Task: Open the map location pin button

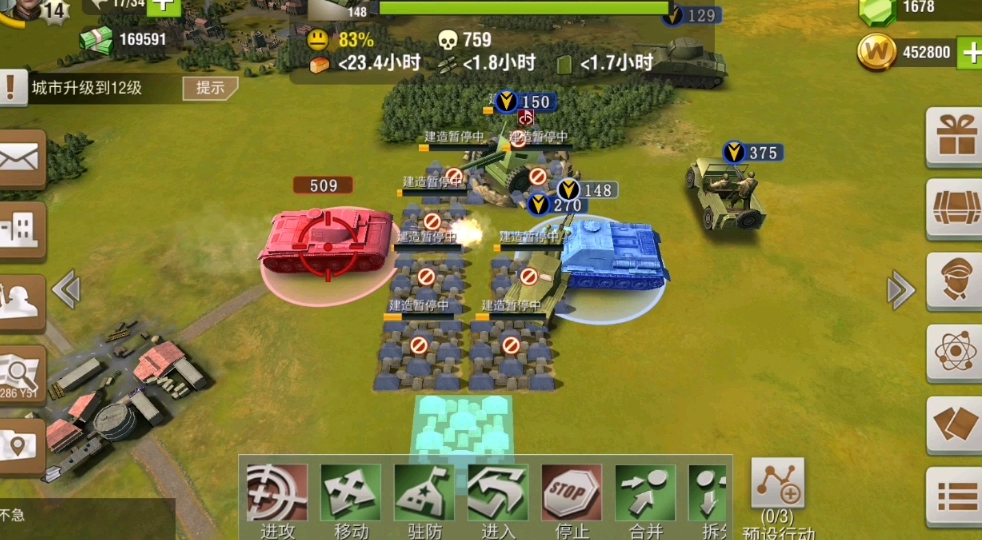Action: pos(20,446)
